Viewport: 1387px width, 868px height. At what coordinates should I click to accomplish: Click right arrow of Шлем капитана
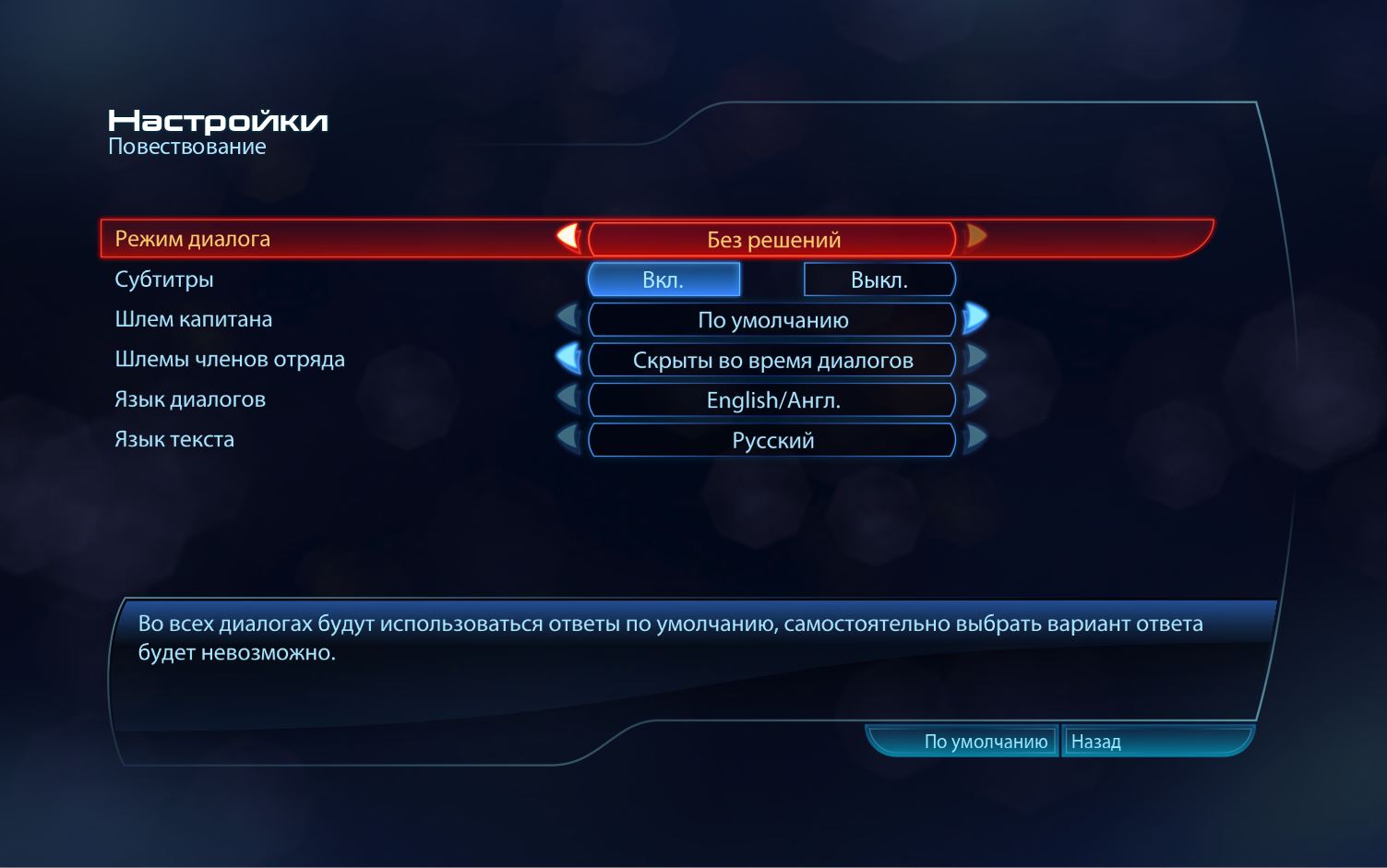click(x=975, y=319)
